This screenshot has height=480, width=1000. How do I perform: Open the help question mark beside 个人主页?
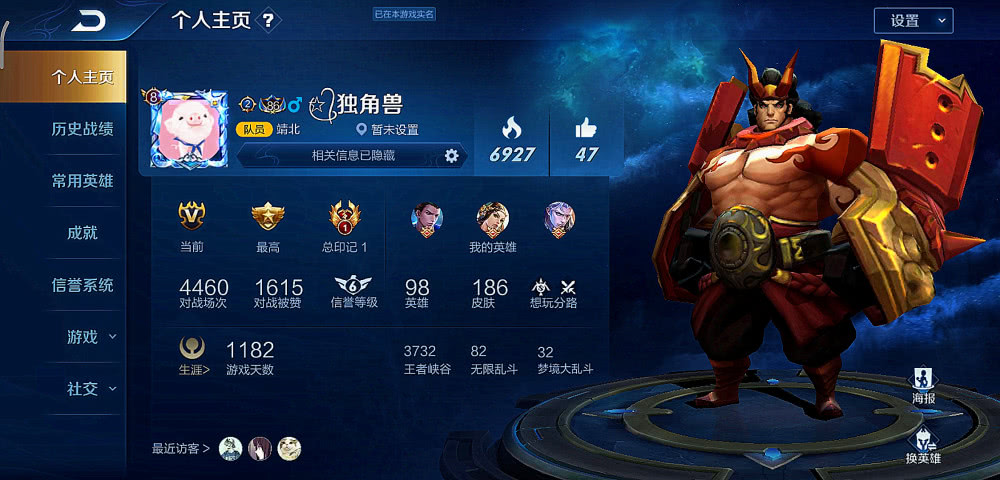pos(268,20)
